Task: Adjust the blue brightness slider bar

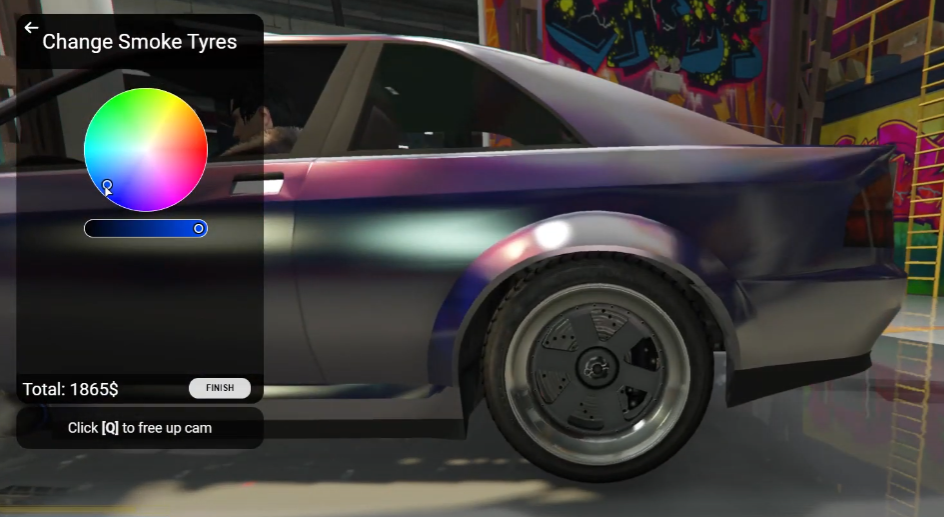Action: click(145, 229)
